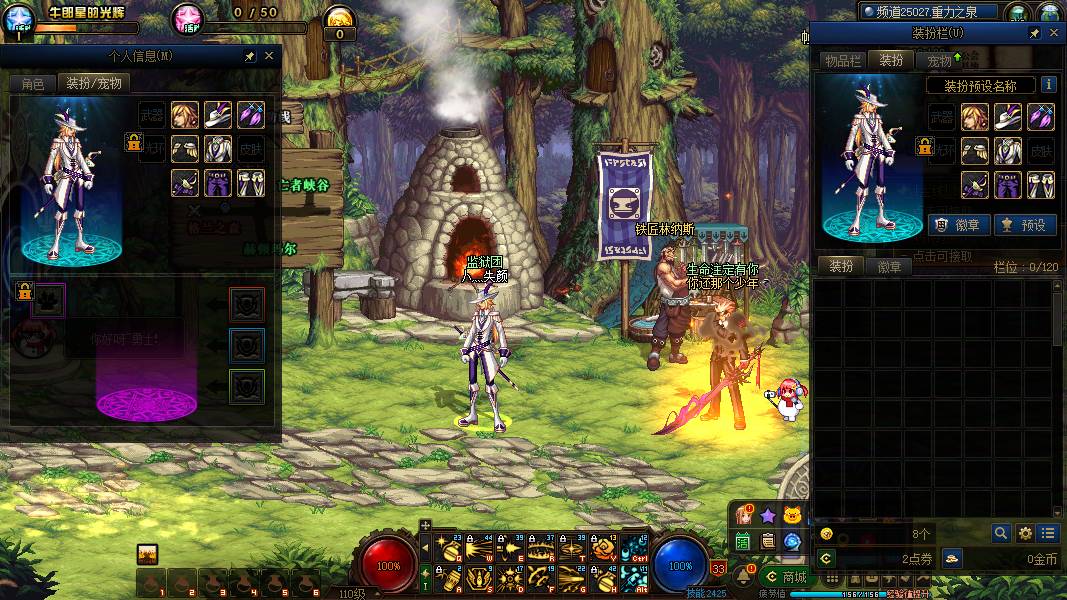Click the magnifier search button in inventory
Screen dimensions: 1067x600
(1001, 533)
